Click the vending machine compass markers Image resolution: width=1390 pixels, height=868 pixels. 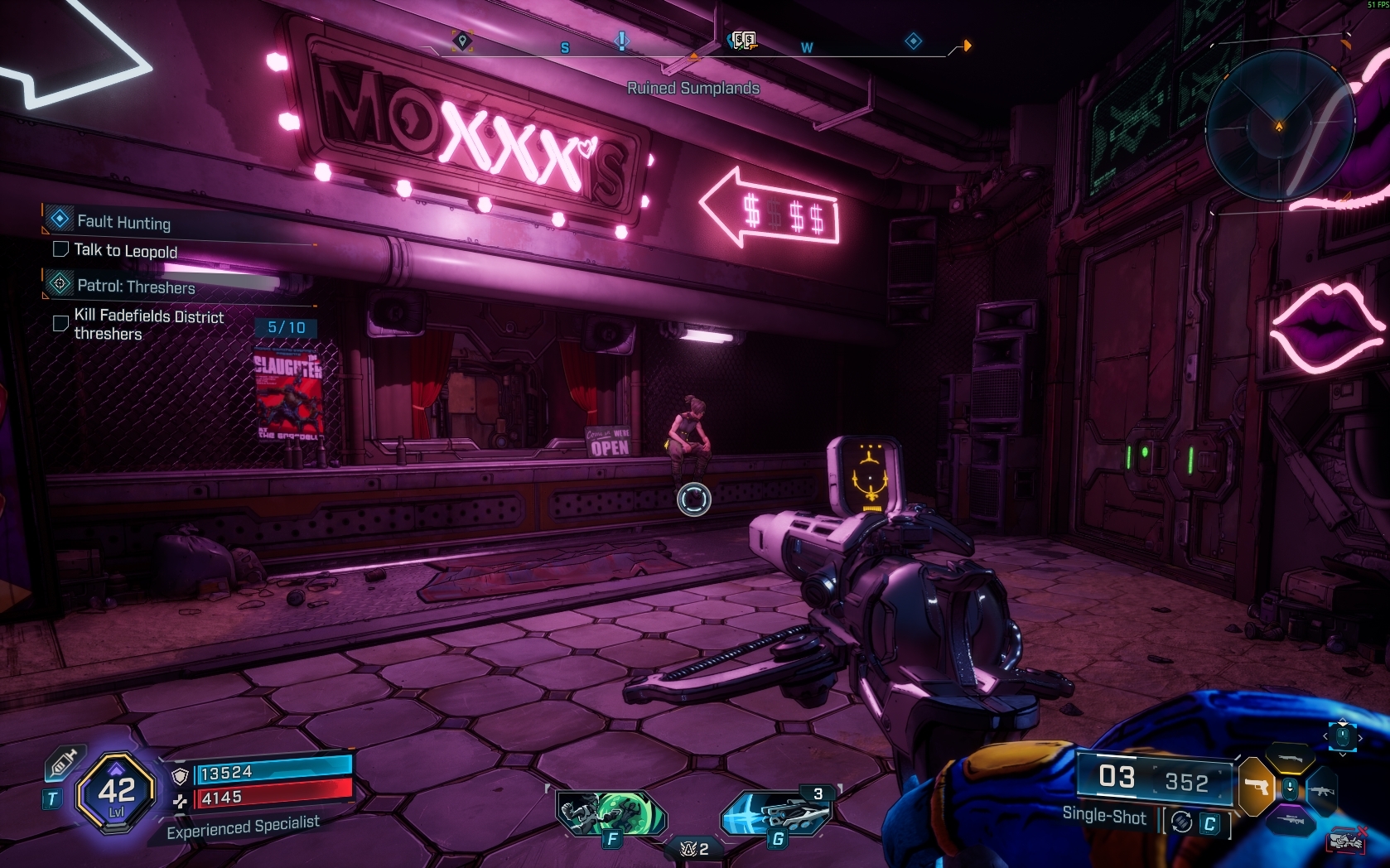(x=743, y=41)
